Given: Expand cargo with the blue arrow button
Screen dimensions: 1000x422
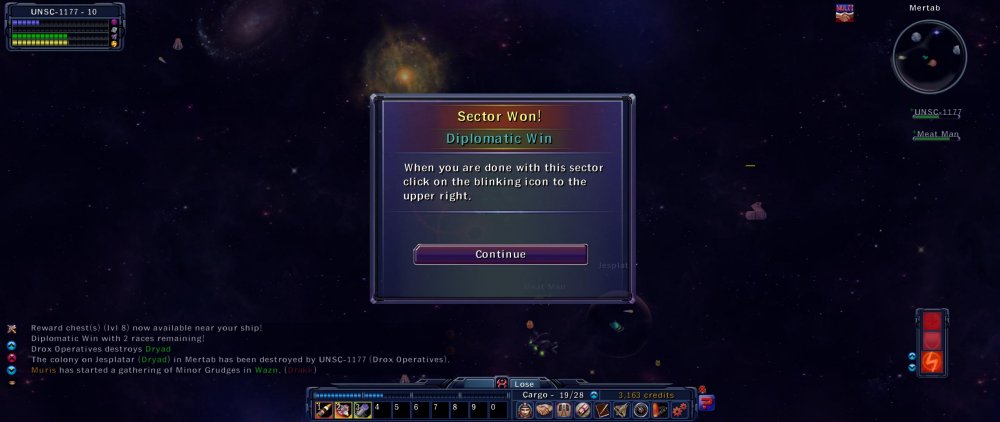Looking at the screenshot, I should pyautogui.click(x=594, y=395).
